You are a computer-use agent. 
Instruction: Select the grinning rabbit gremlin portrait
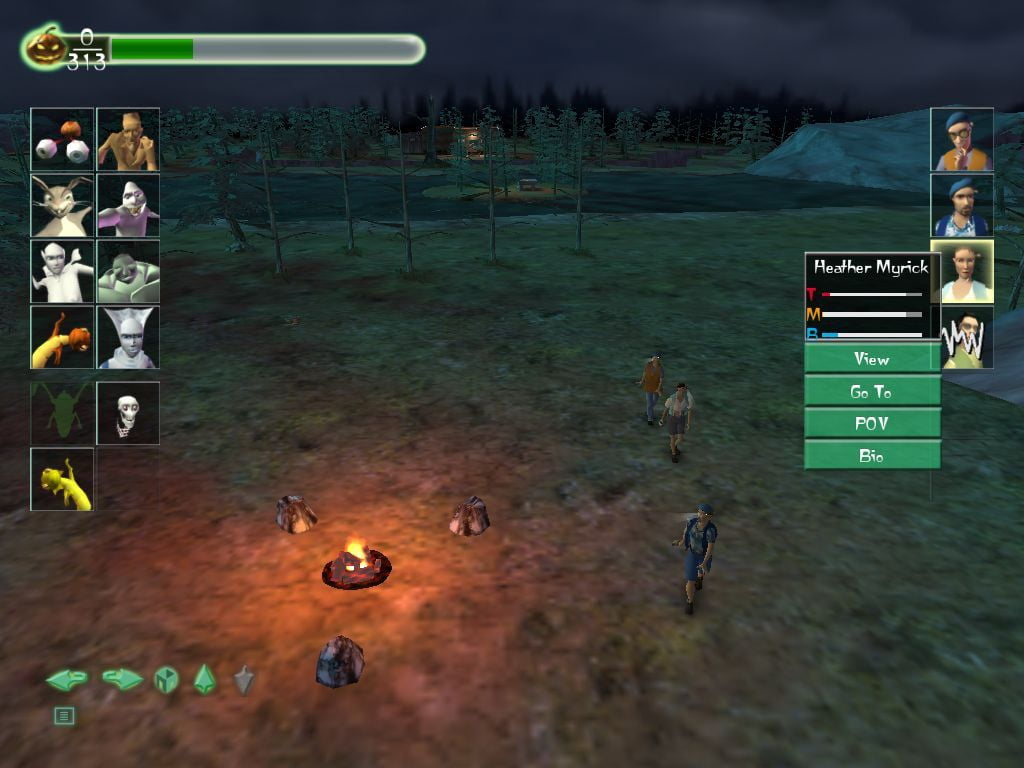point(62,205)
